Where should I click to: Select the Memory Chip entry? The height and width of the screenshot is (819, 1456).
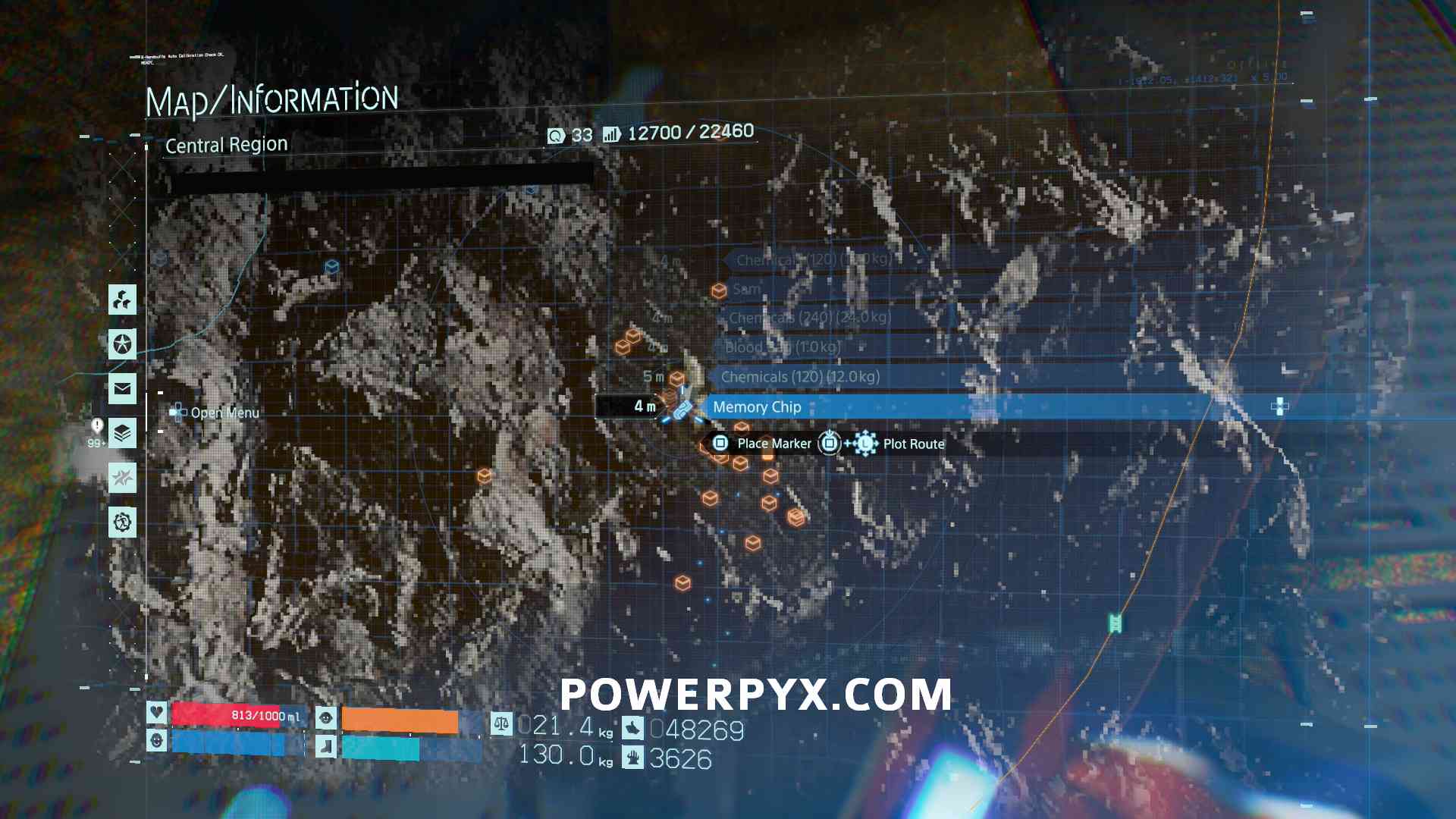pyautogui.click(x=758, y=407)
